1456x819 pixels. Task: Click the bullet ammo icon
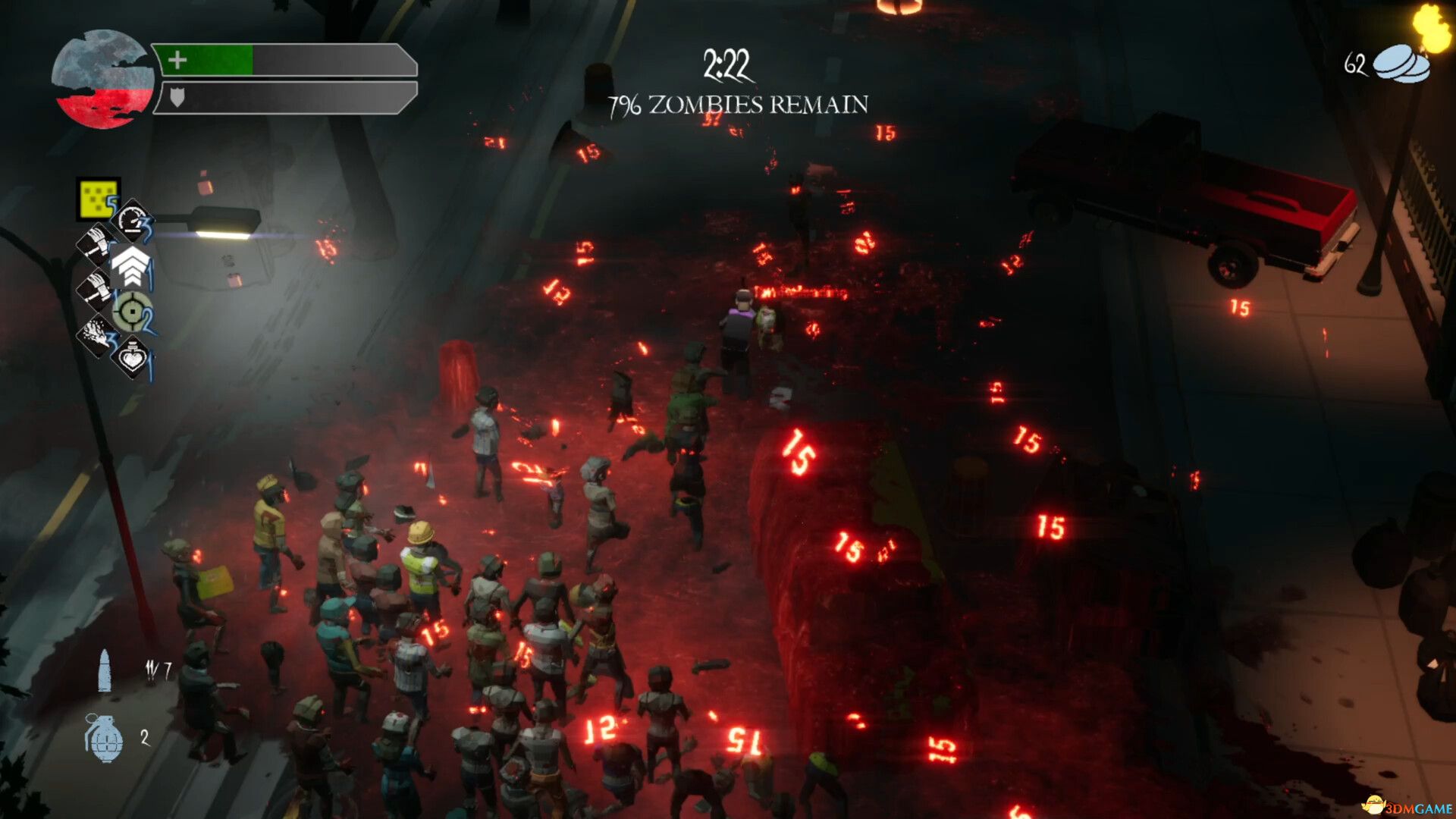tap(105, 670)
